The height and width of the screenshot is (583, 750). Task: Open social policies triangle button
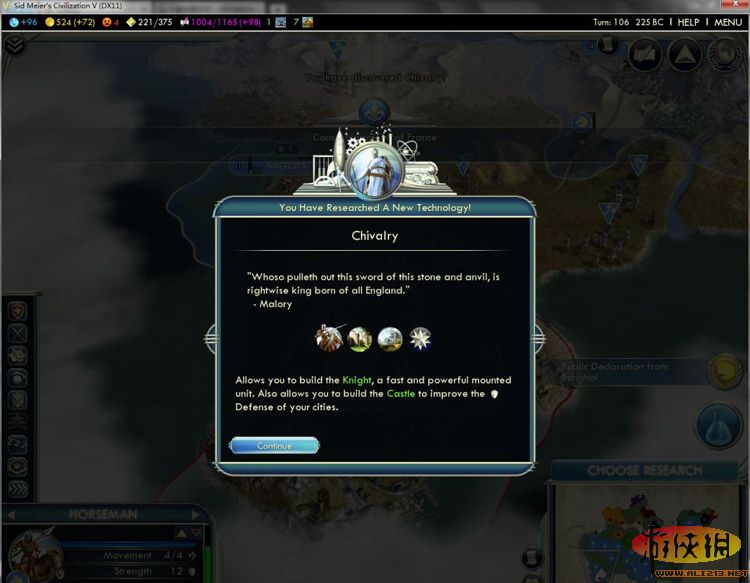(684, 54)
